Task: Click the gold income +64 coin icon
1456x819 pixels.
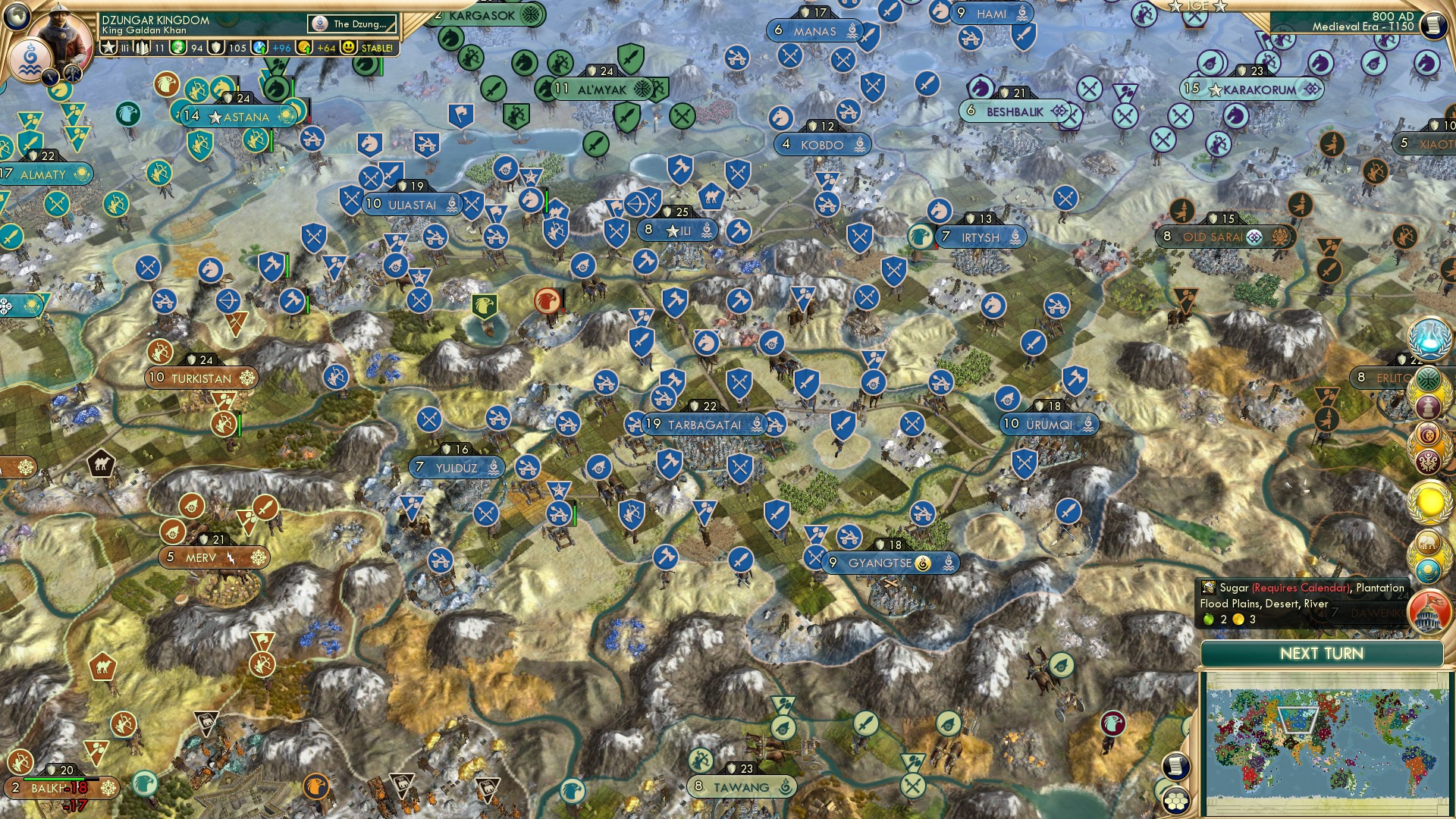Action: coord(306,47)
